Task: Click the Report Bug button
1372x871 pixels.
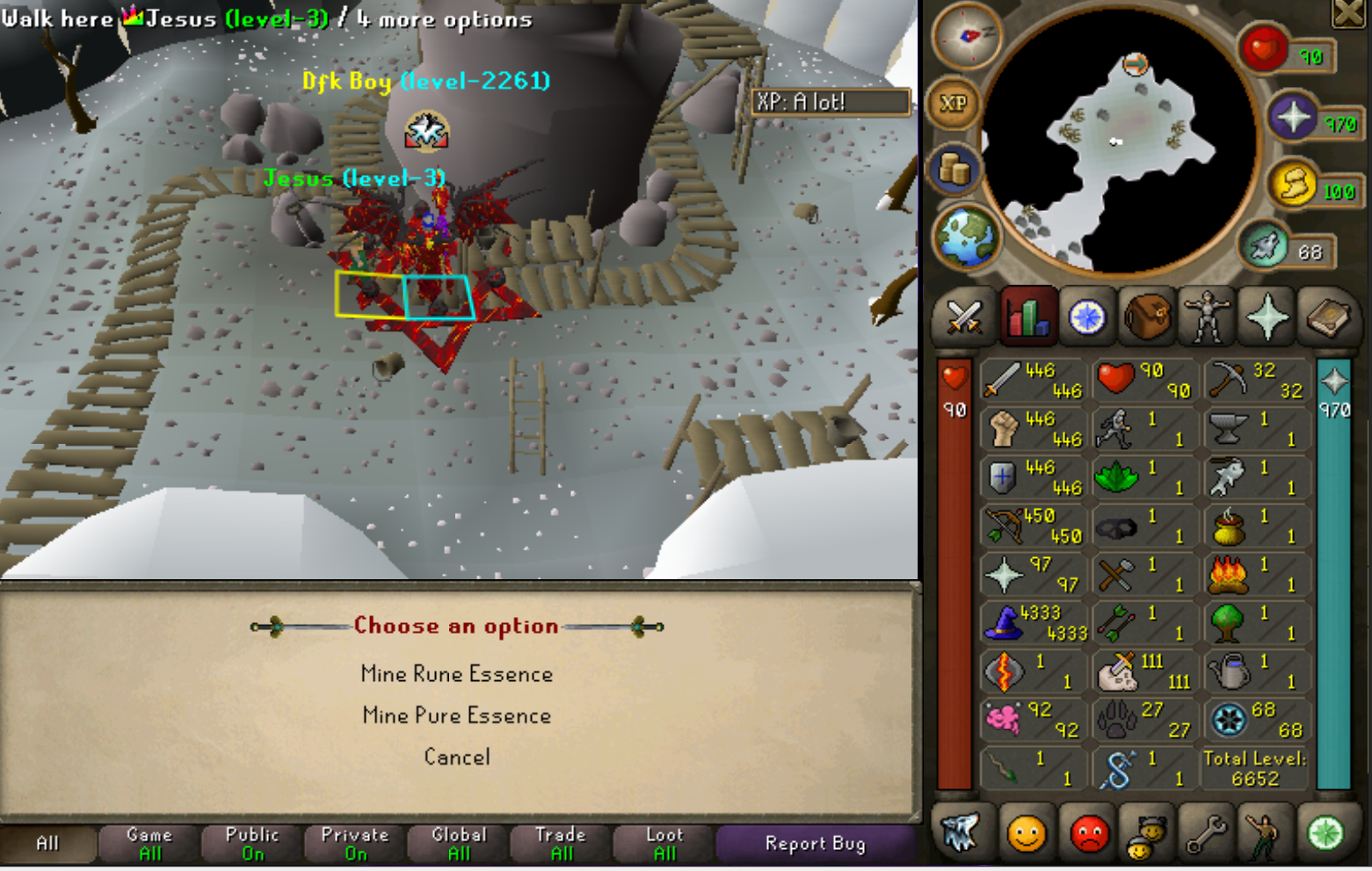Action: [x=816, y=844]
